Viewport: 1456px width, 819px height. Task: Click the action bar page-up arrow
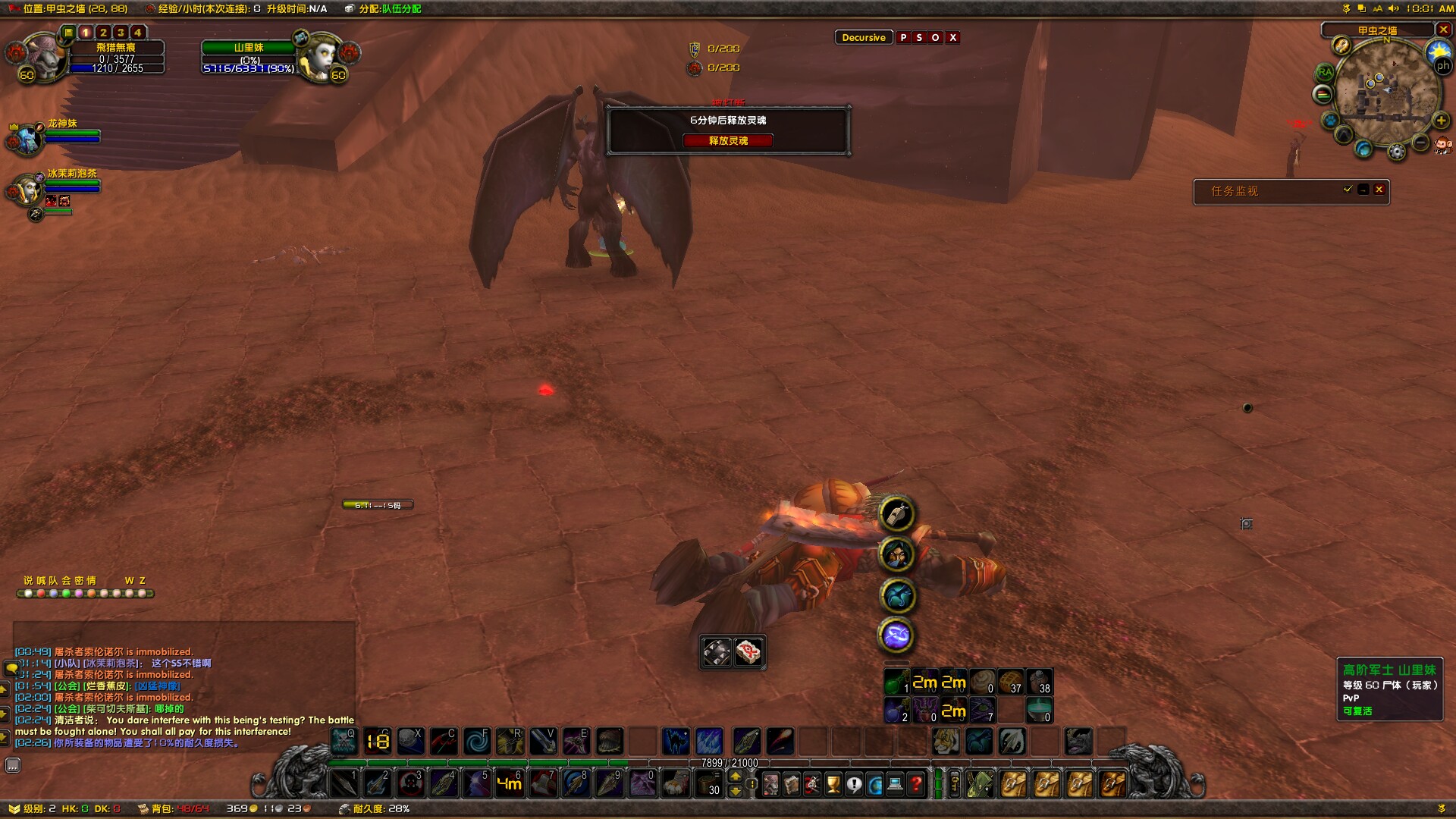click(x=735, y=777)
